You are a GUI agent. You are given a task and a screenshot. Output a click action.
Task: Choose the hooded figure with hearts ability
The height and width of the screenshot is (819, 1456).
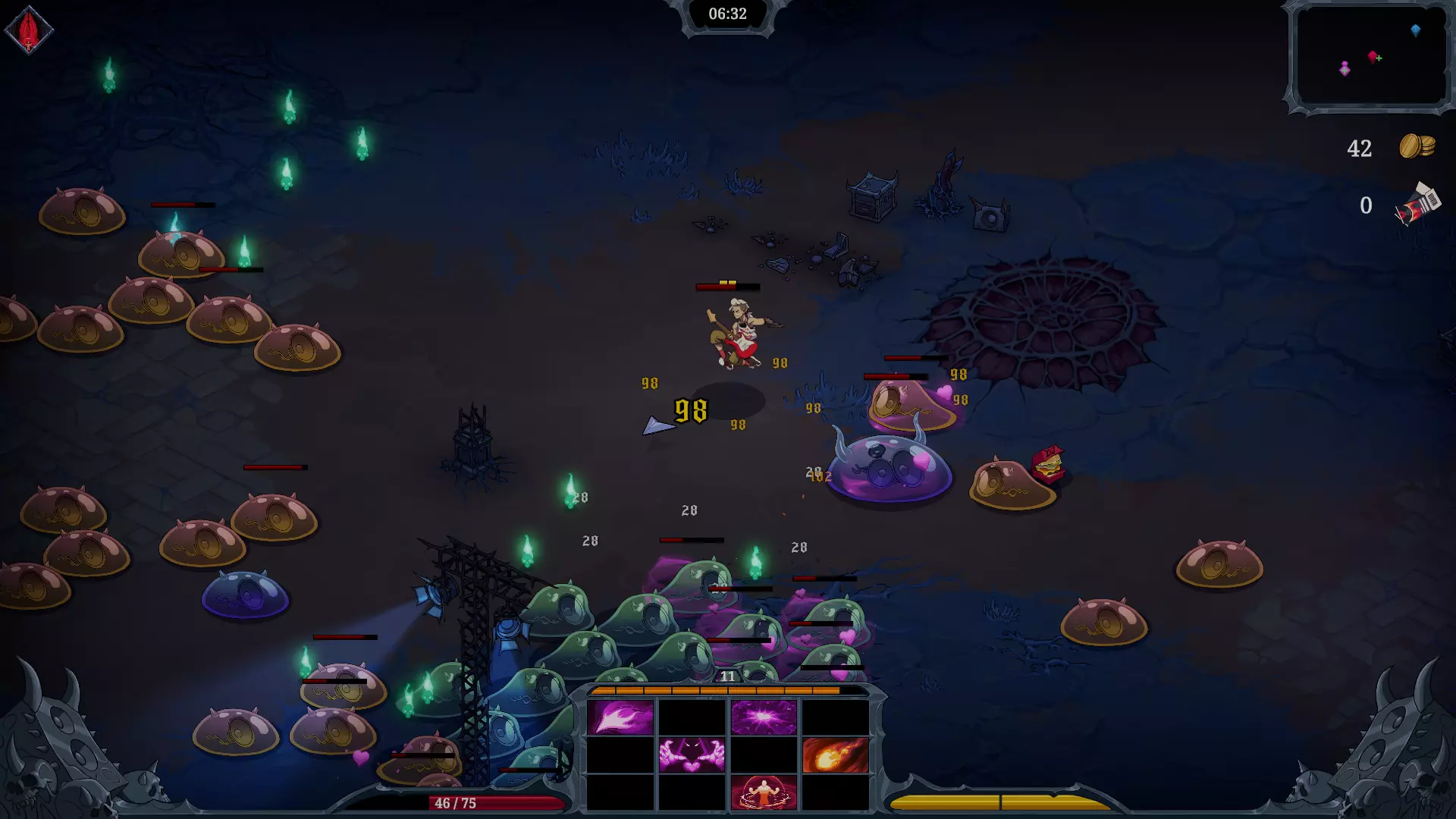tap(692, 755)
